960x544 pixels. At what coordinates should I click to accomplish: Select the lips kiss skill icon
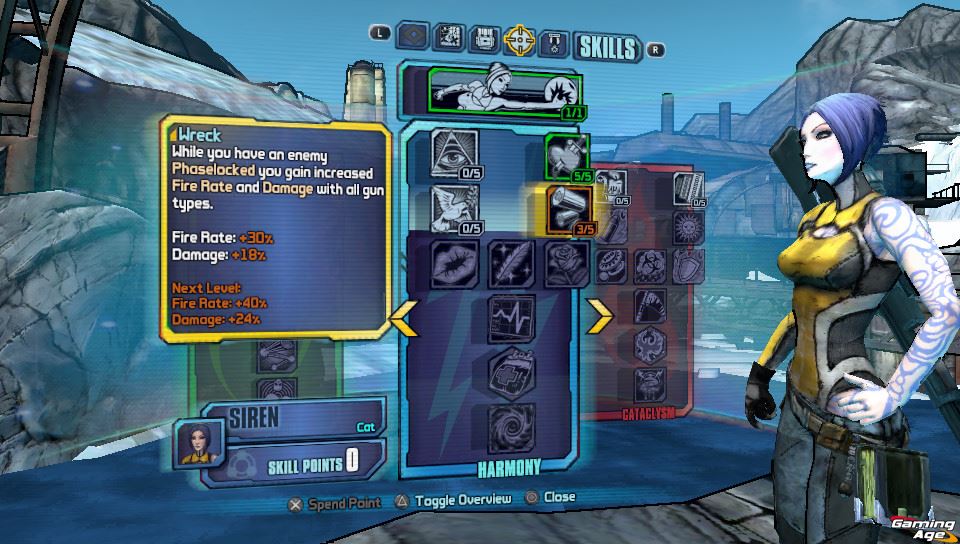click(x=454, y=262)
